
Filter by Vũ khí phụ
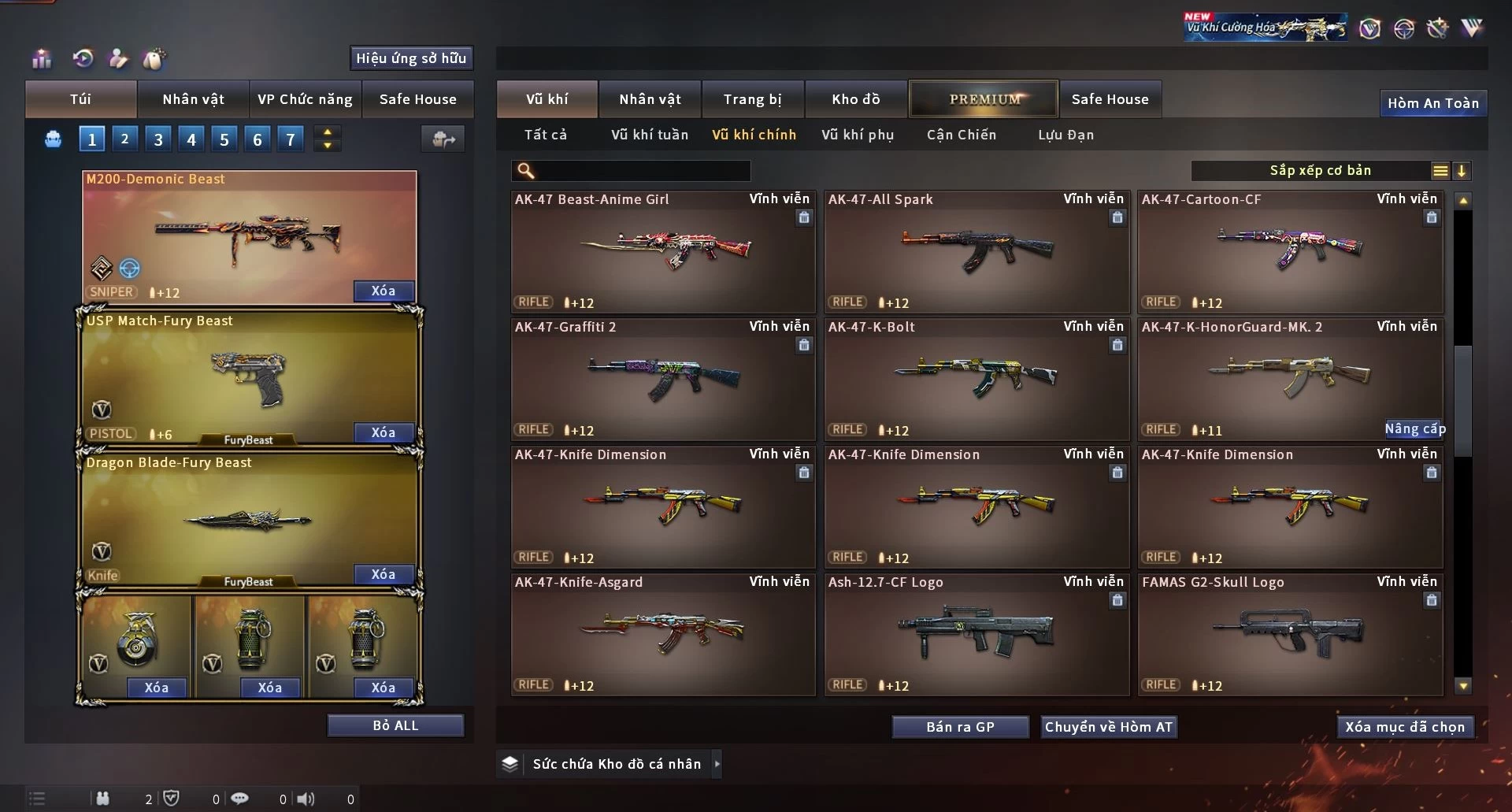[x=857, y=135]
